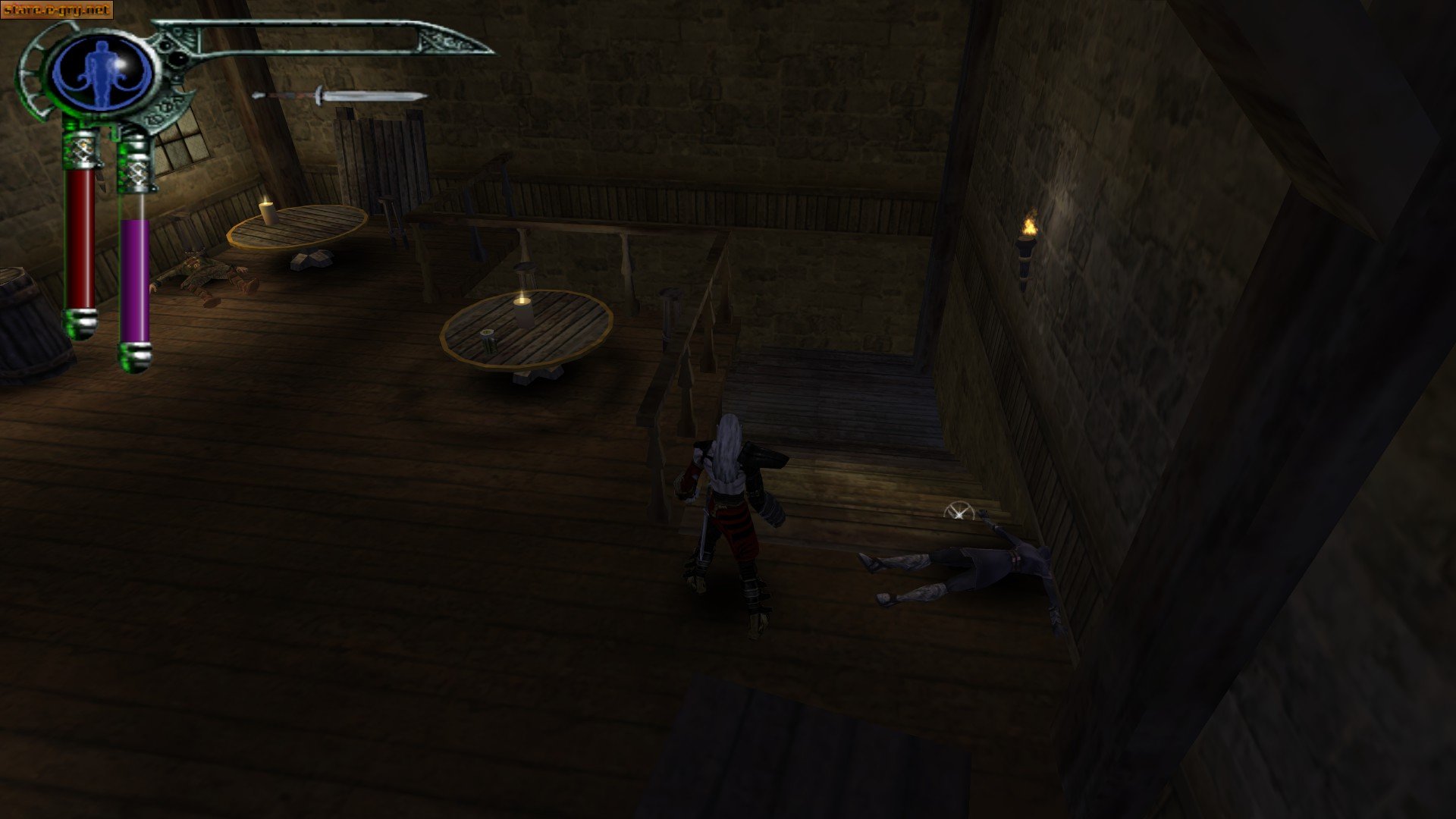Screen dimensions: 1456x819
Task: Click the red health bar
Action: (82, 235)
